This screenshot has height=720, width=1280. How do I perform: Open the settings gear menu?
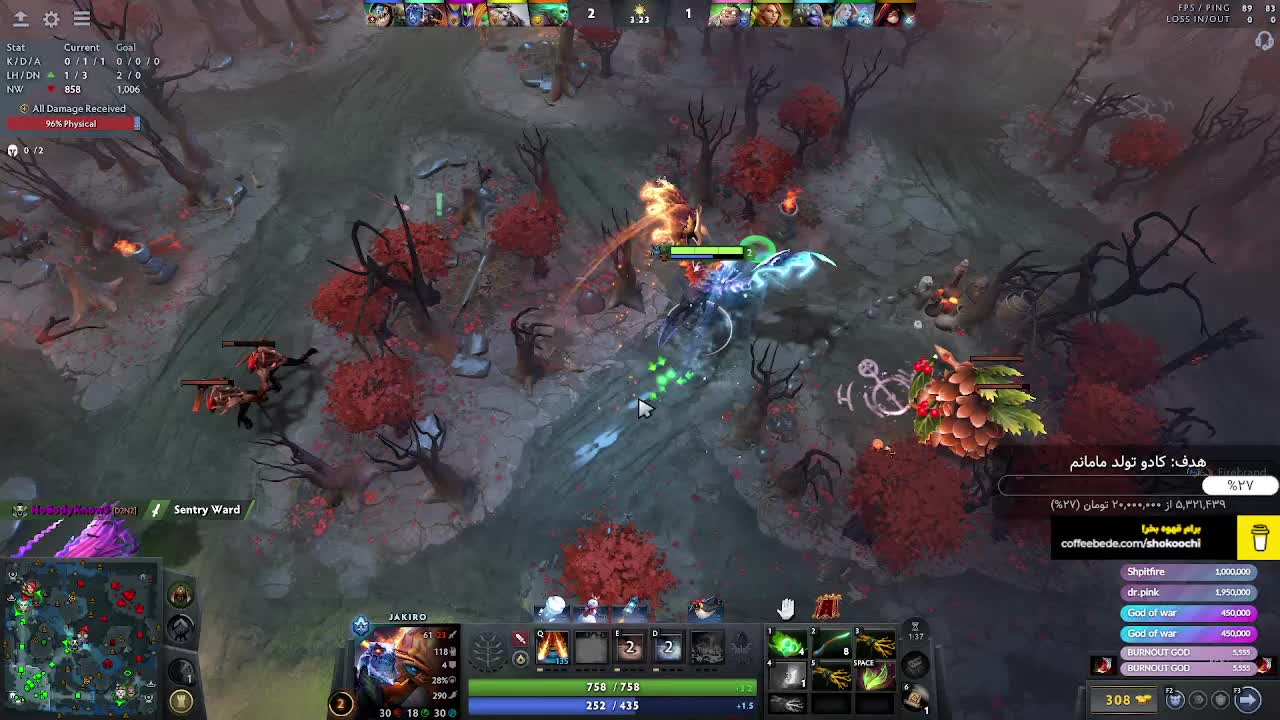click(x=51, y=18)
